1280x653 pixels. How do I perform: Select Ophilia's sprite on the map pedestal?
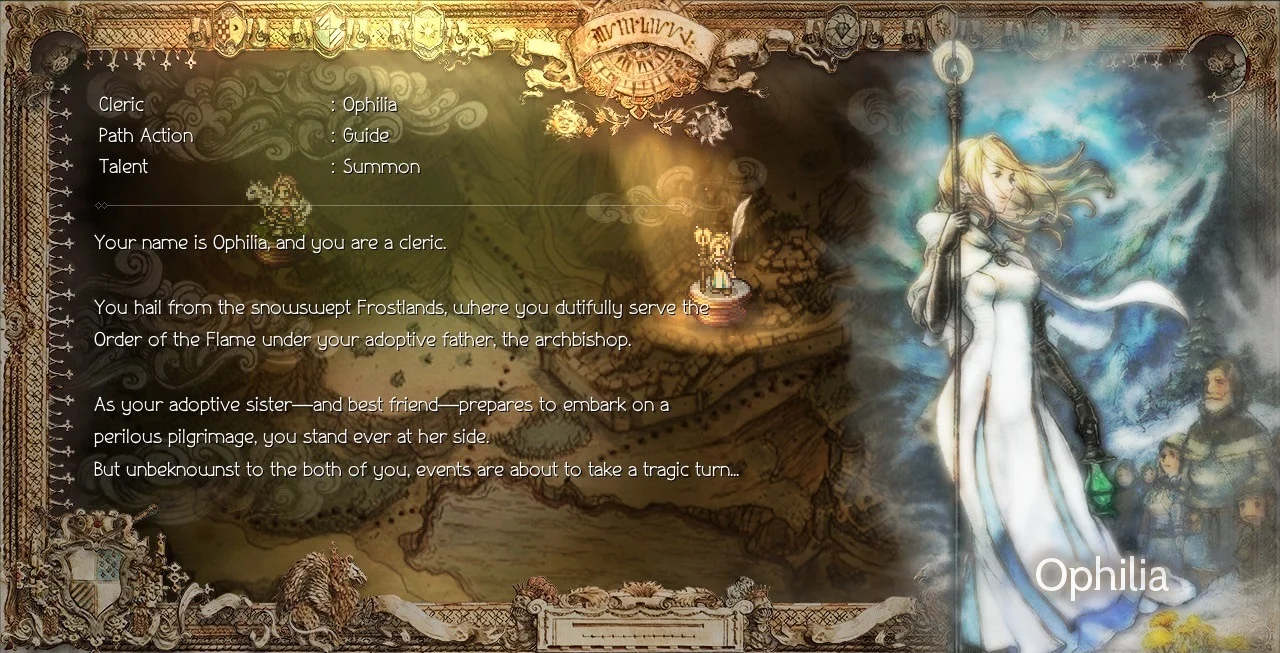pyautogui.click(x=716, y=254)
